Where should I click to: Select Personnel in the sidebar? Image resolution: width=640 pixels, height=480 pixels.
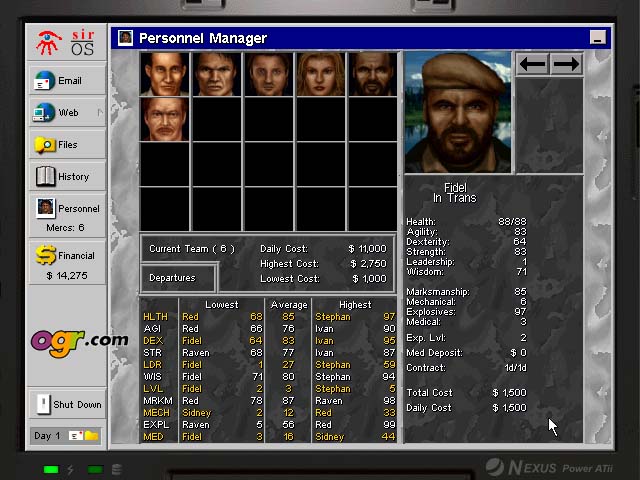tap(67, 209)
